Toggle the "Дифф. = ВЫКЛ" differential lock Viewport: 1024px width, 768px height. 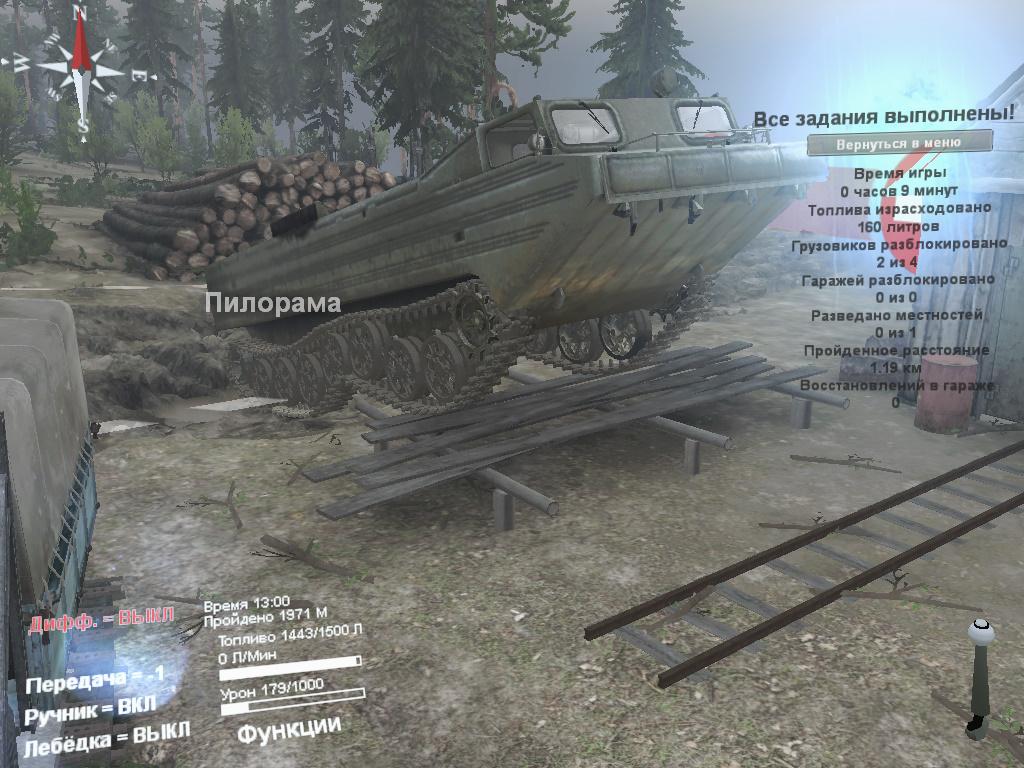101,619
